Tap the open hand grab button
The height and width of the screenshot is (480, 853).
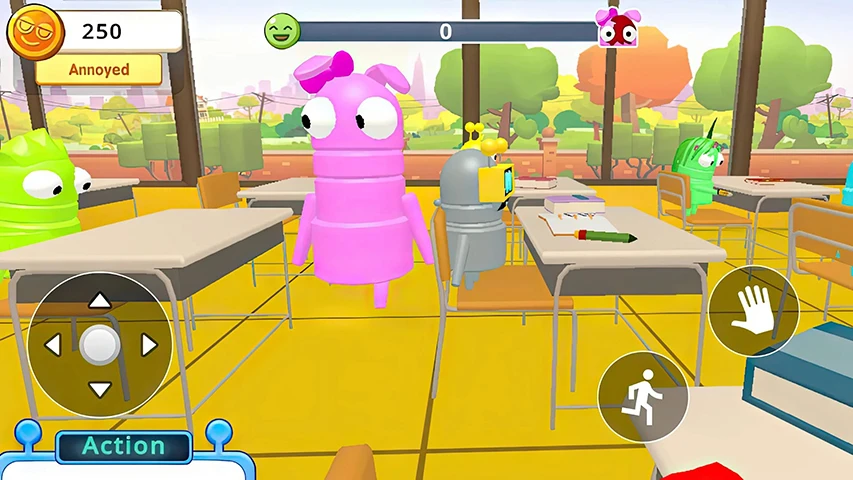click(753, 311)
